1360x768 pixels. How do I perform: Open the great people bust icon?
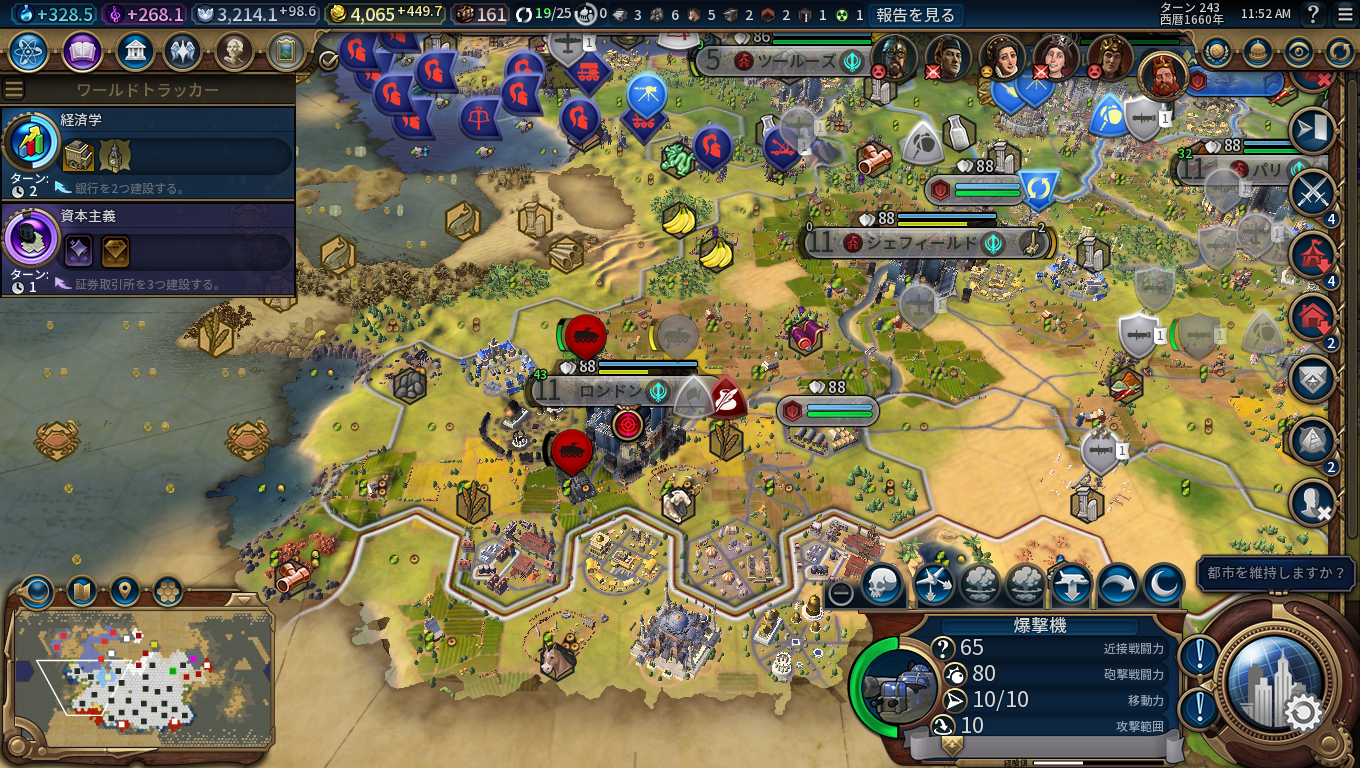[x=234, y=51]
